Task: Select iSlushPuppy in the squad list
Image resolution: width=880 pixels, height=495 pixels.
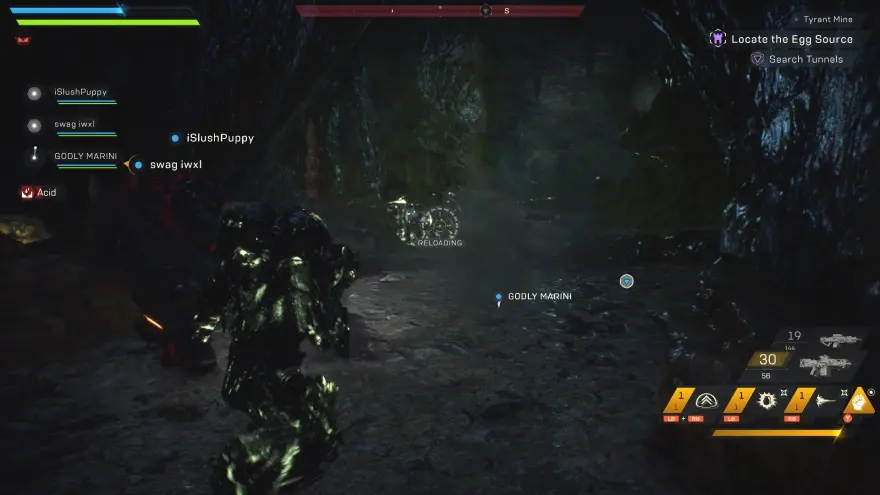Action: pyautogui.click(x=80, y=93)
